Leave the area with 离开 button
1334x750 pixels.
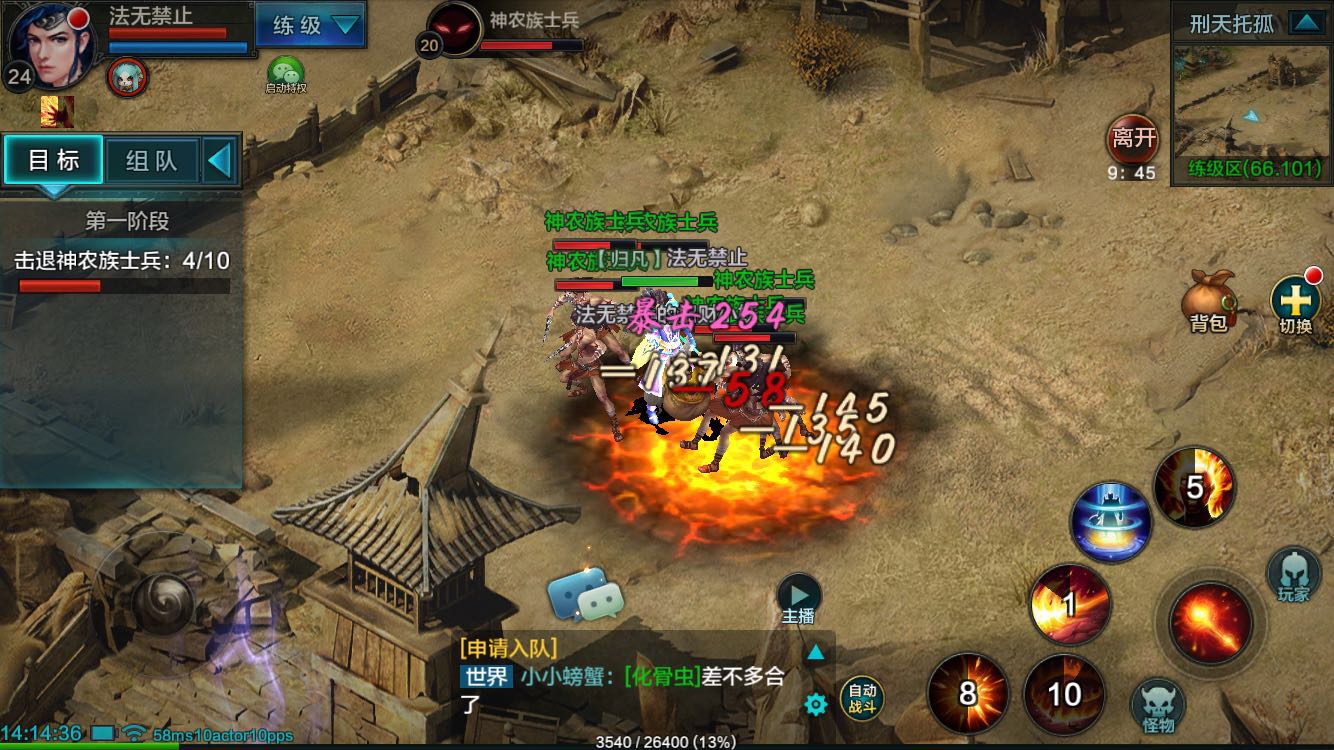(x=1132, y=139)
